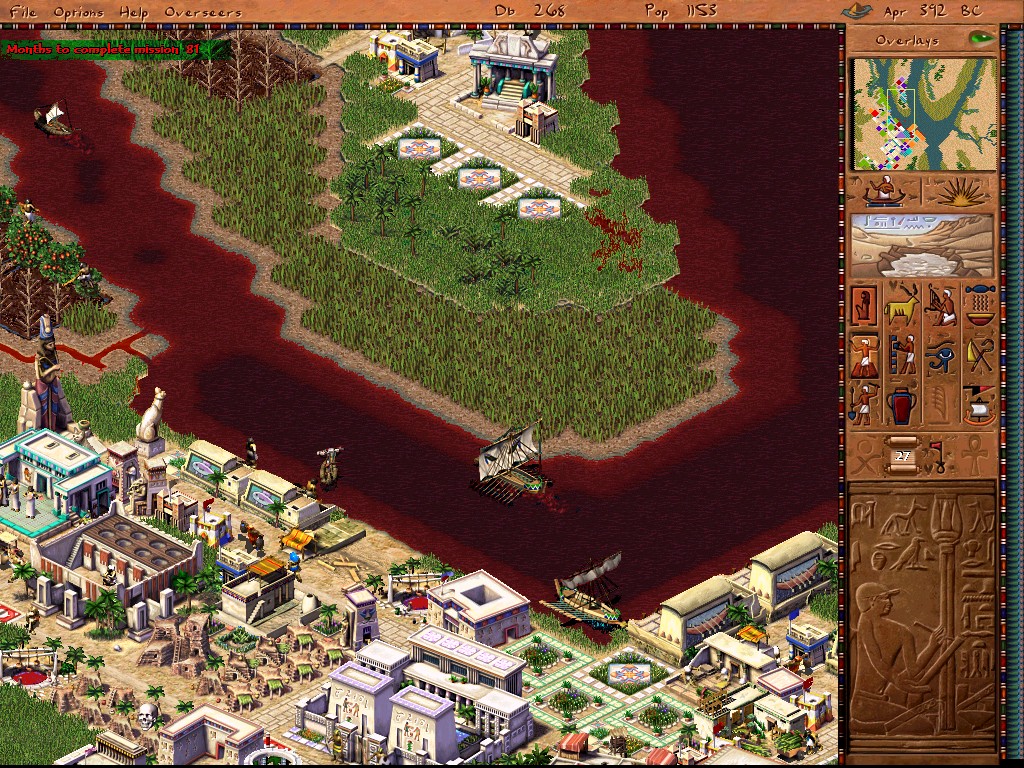Select the entertainment harpist icon
The width and height of the screenshot is (1024, 768).
pos(941,305)
